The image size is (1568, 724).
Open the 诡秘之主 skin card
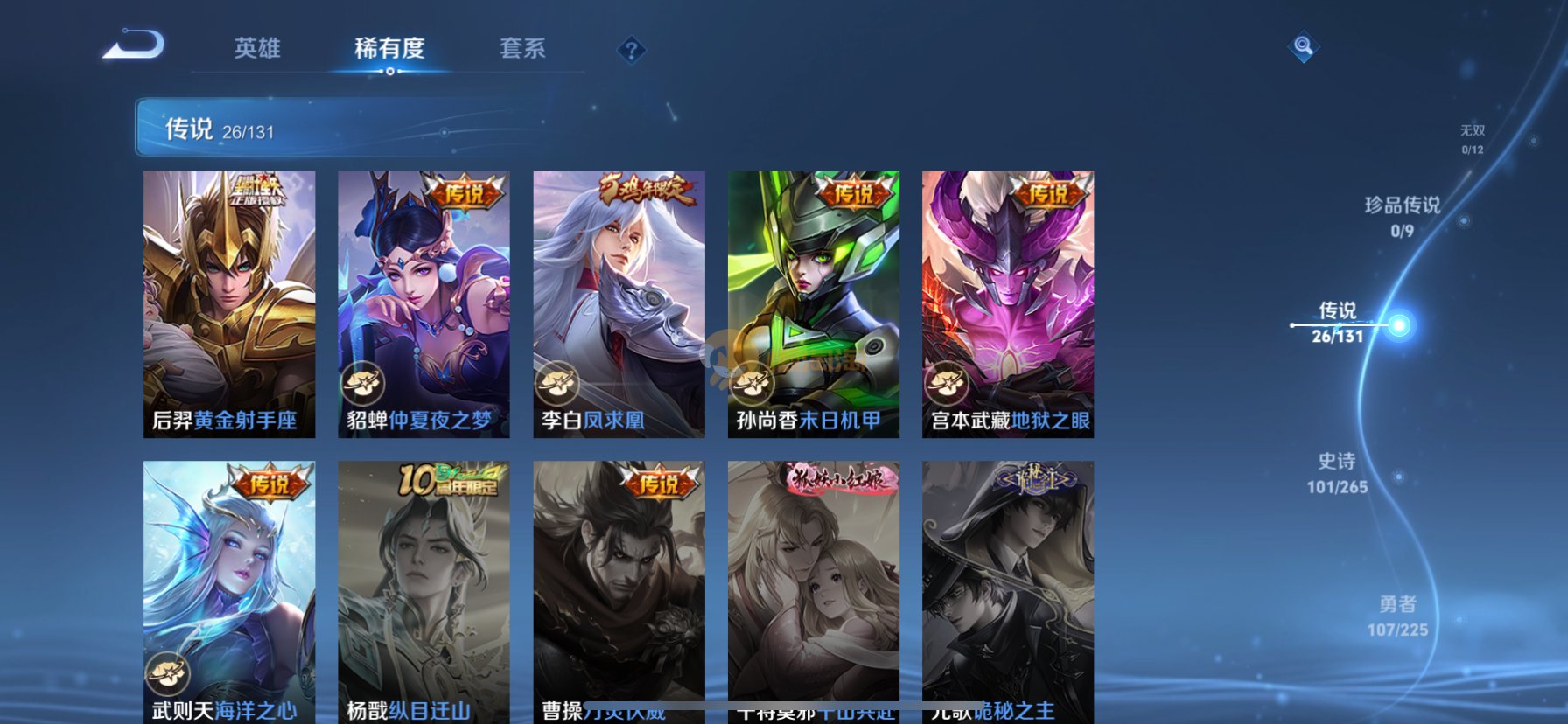(1007, 591)
